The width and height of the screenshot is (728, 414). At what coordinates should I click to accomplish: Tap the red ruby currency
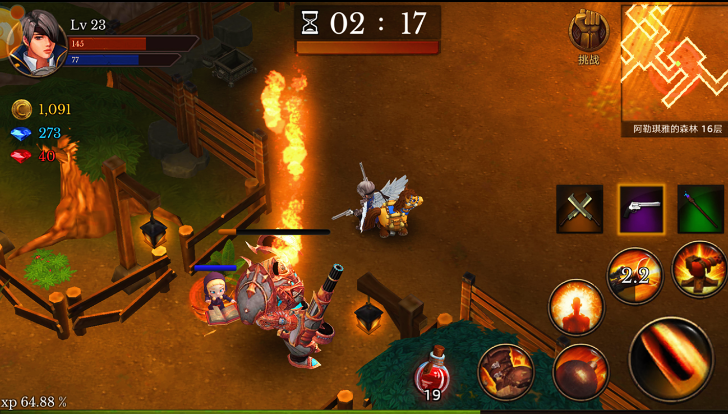click(x=36, y=156)
